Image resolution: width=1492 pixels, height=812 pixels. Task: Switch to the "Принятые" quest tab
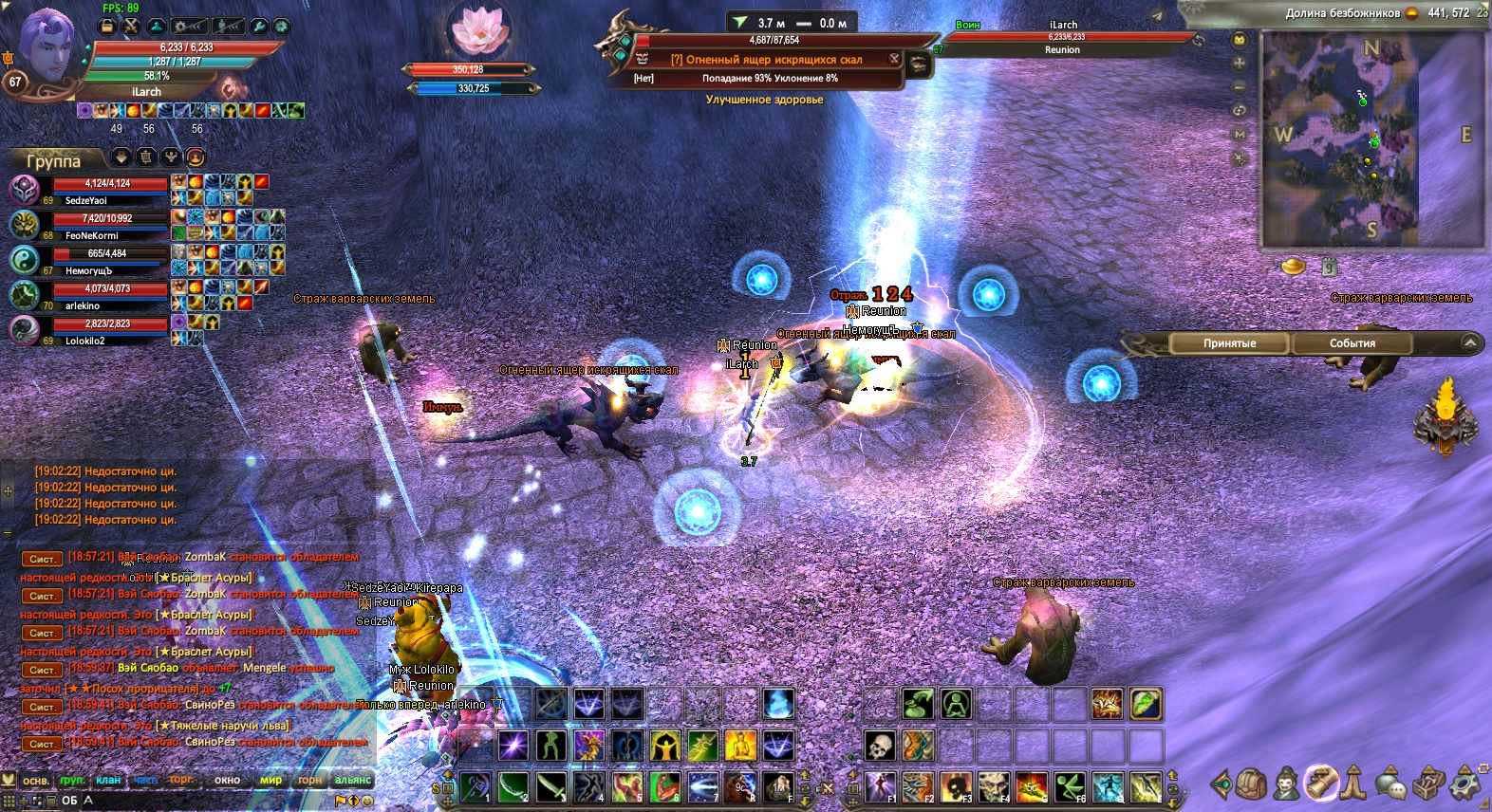point(1229,343)
